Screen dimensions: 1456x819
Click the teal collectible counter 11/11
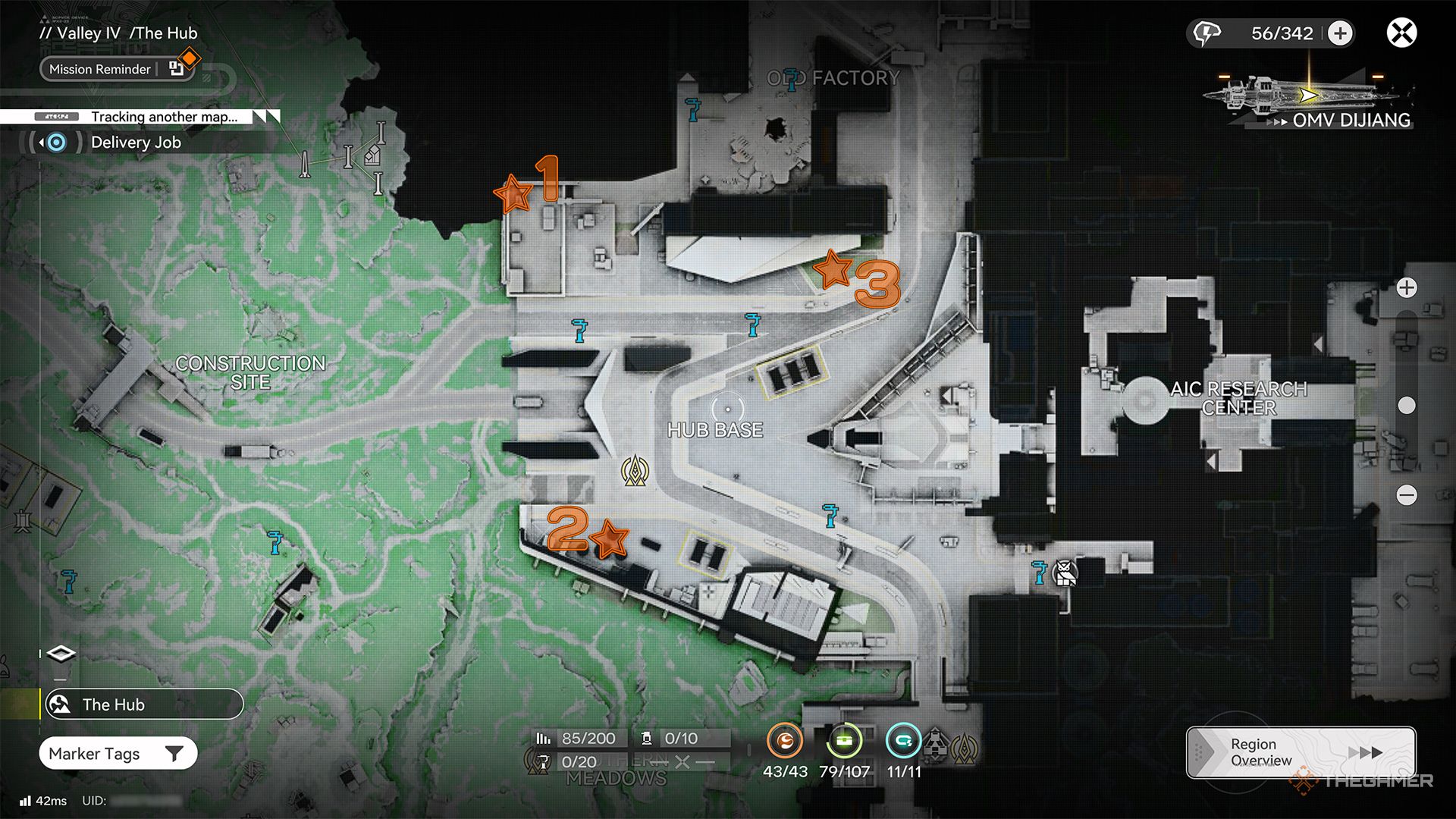coord(903,741)
